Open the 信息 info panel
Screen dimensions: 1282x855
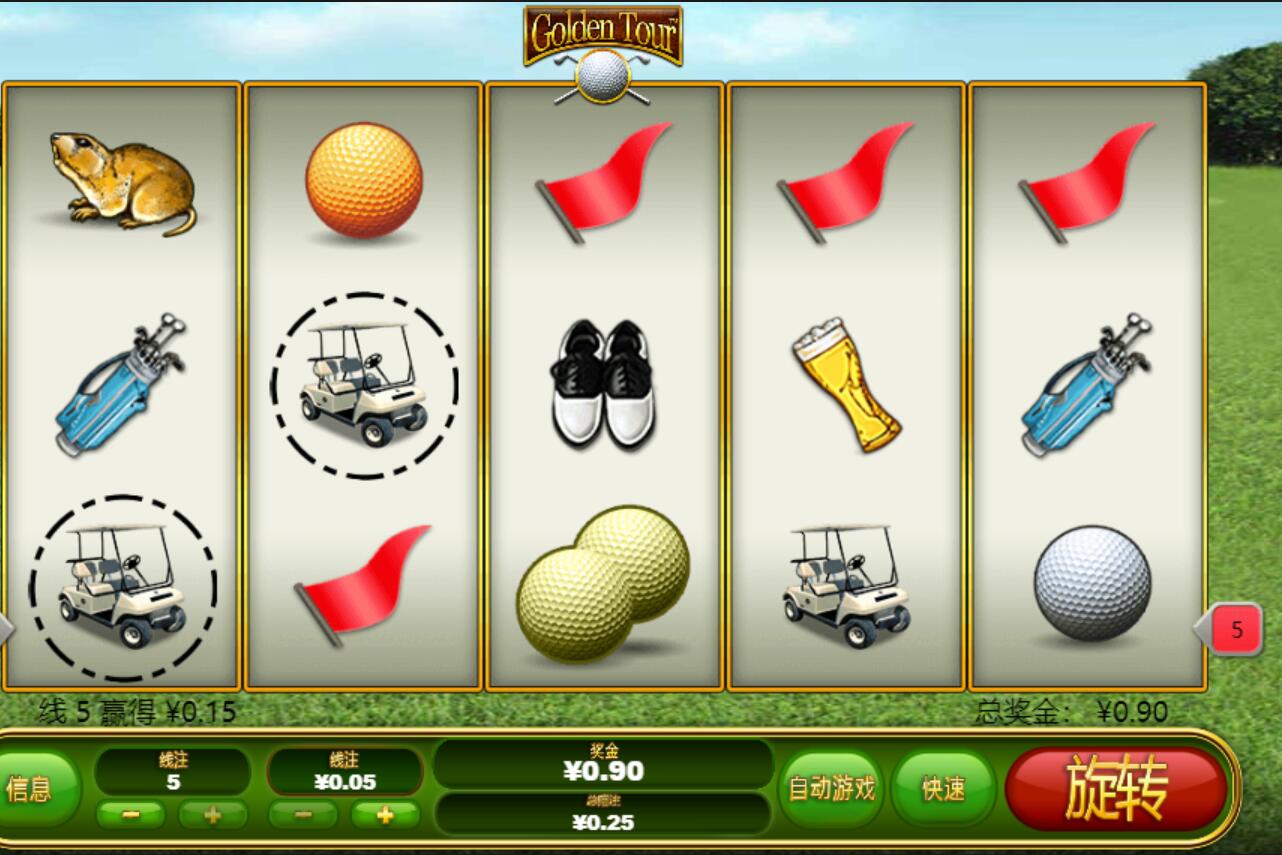coord(35,789)
